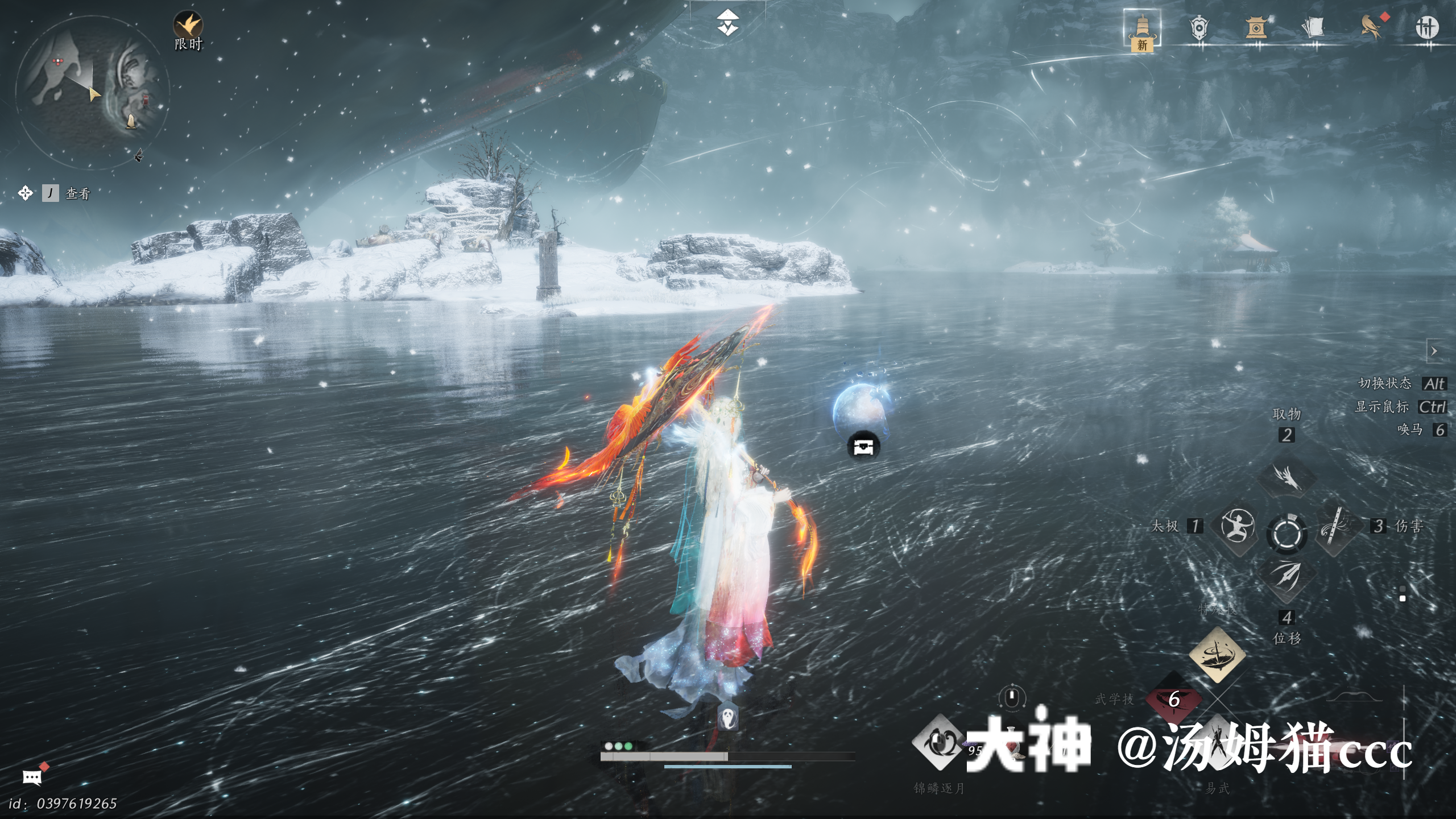Activate the 取物 grab skill icon
Image resolution: width=1456 pixels, height=819 pixels.
coord(1287,477)
